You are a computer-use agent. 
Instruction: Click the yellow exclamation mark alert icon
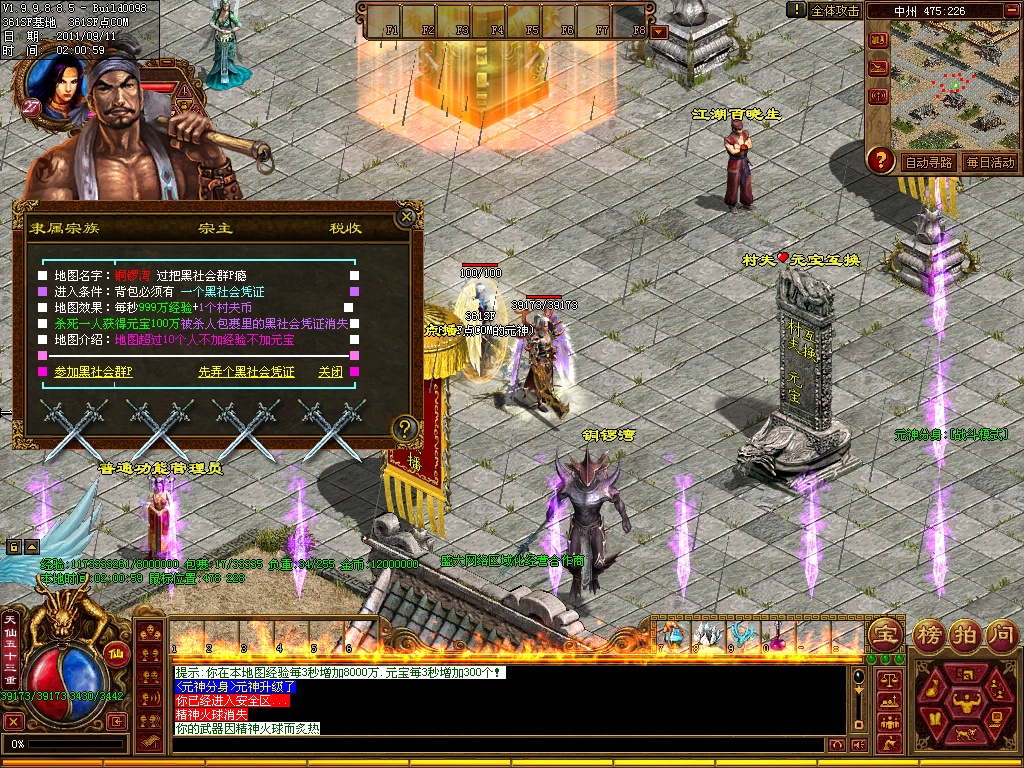click(796, 10)
